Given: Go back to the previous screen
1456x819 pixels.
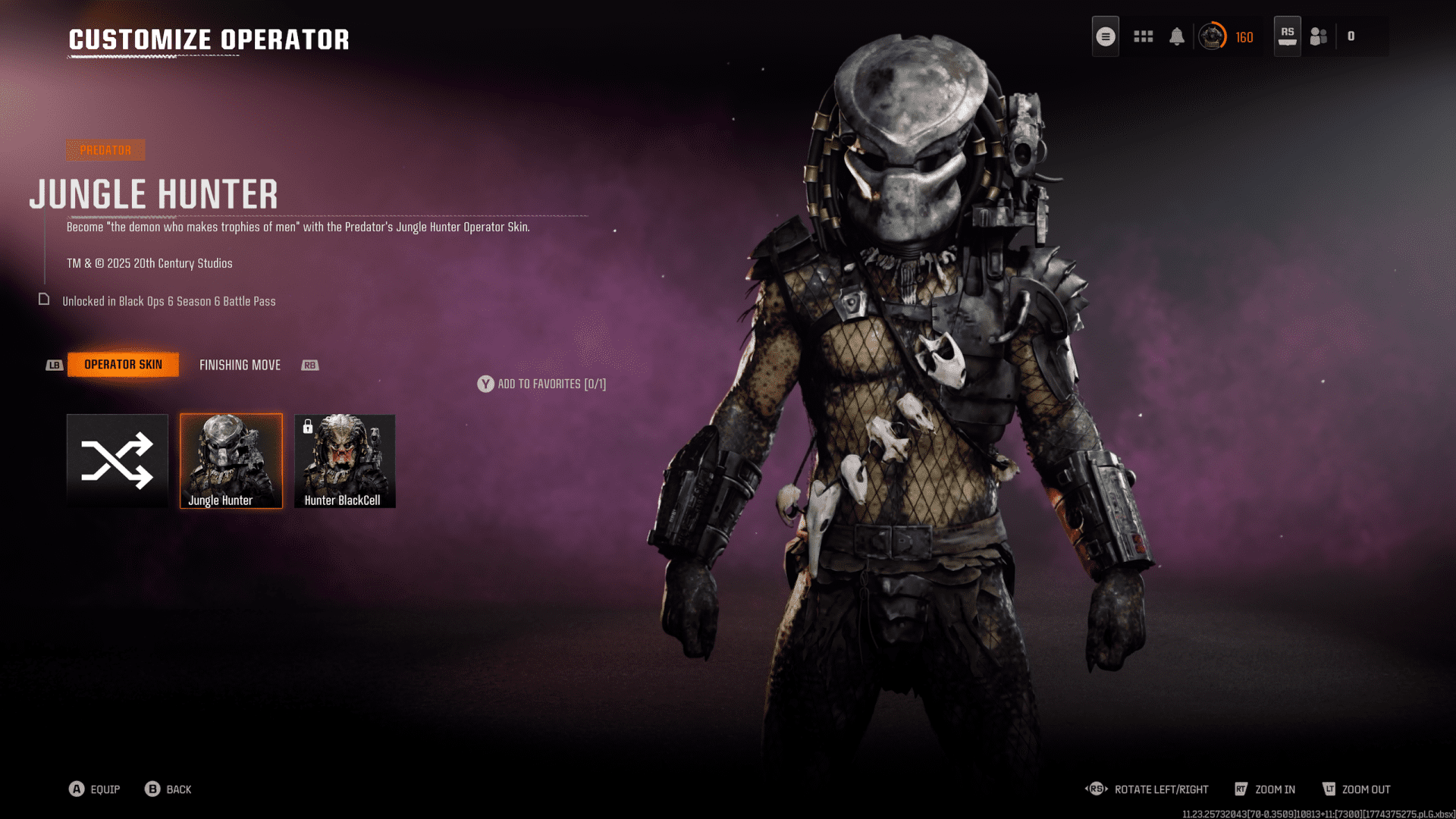Looking at the screenshot, I should (168, 789).
